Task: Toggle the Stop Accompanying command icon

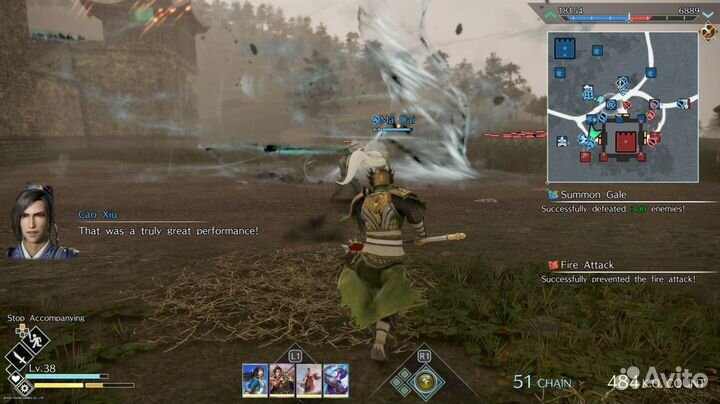Action: point(34,339)
